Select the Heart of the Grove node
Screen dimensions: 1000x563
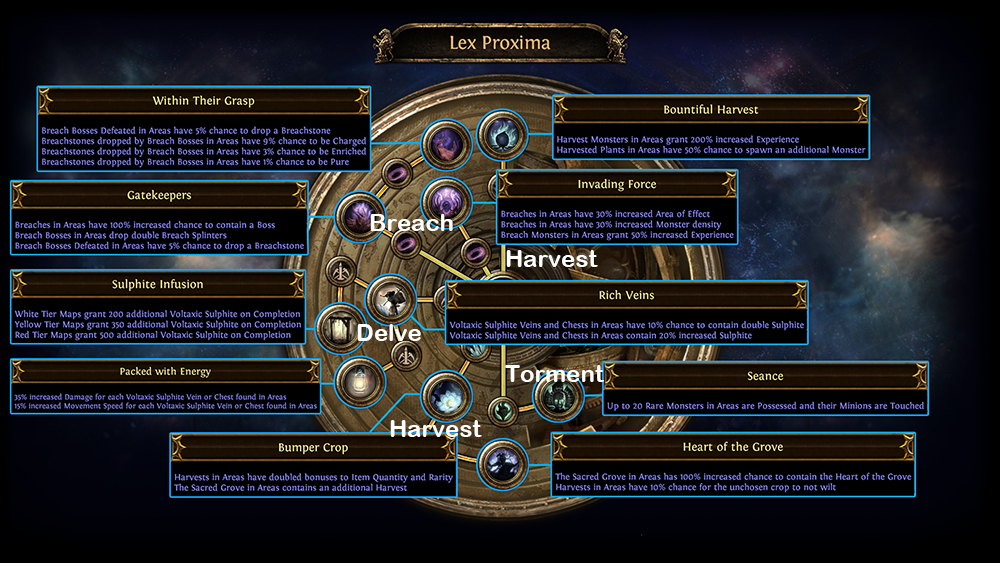[x=498, y=463]
